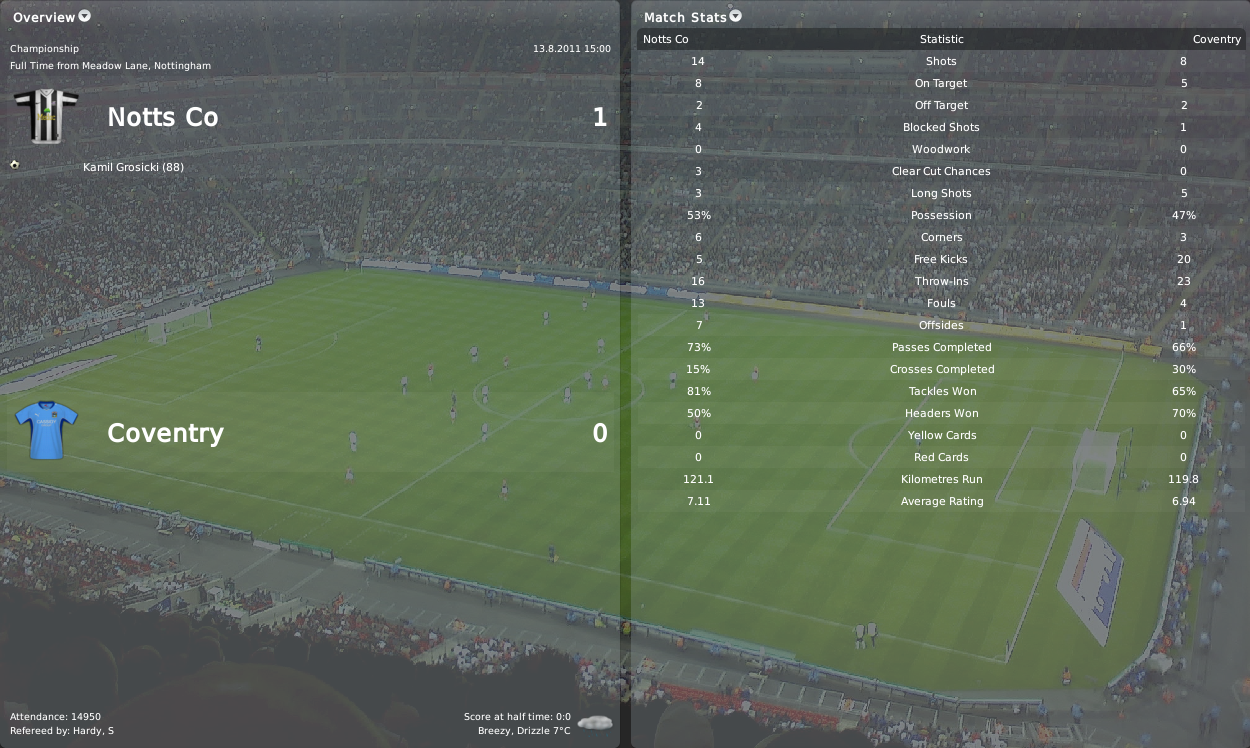Select the Notts Co team name
The image size is (1250, 748).
click(x=162, y=117)
